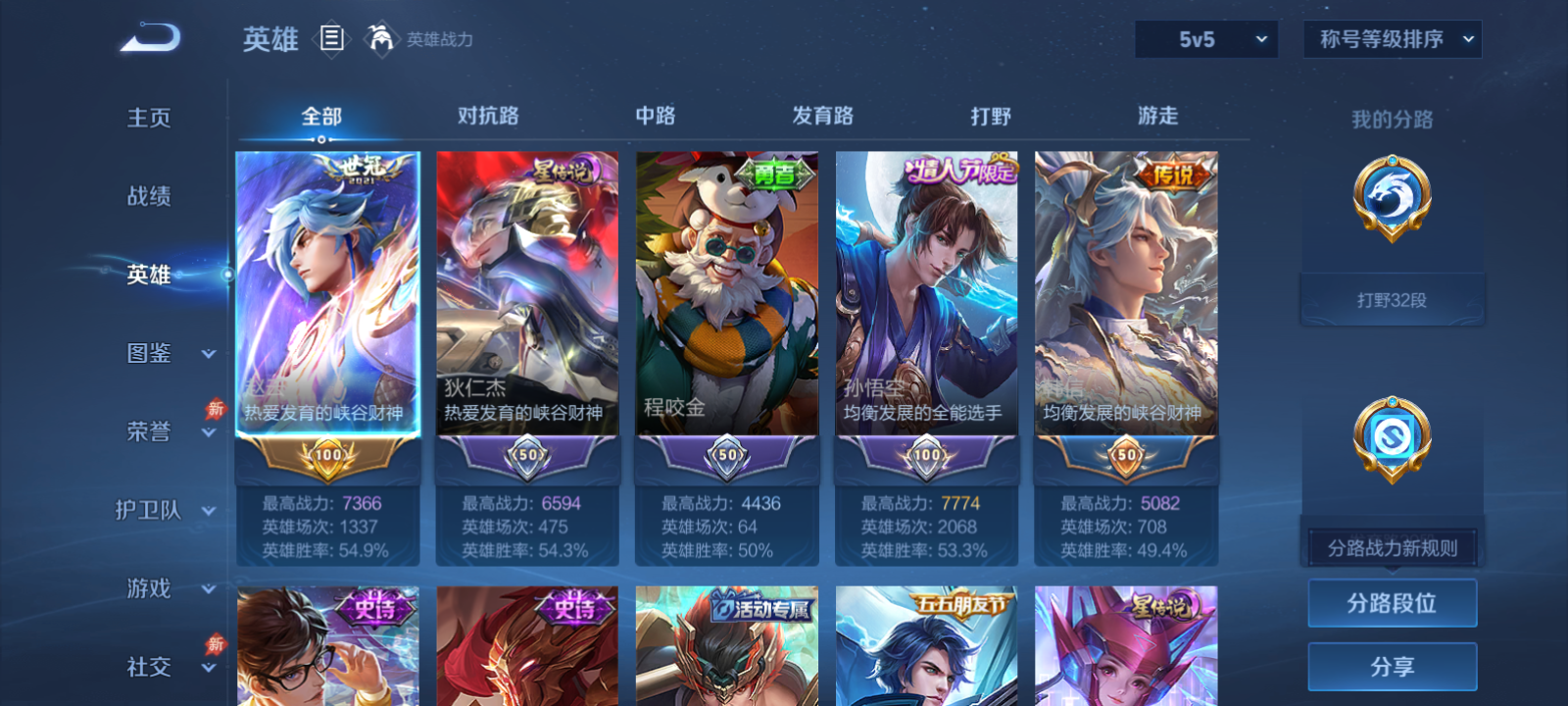Click the jungle dragon emblem under 我的分路
This screenshot has height=706, width=1568.
click(1391, 196)
